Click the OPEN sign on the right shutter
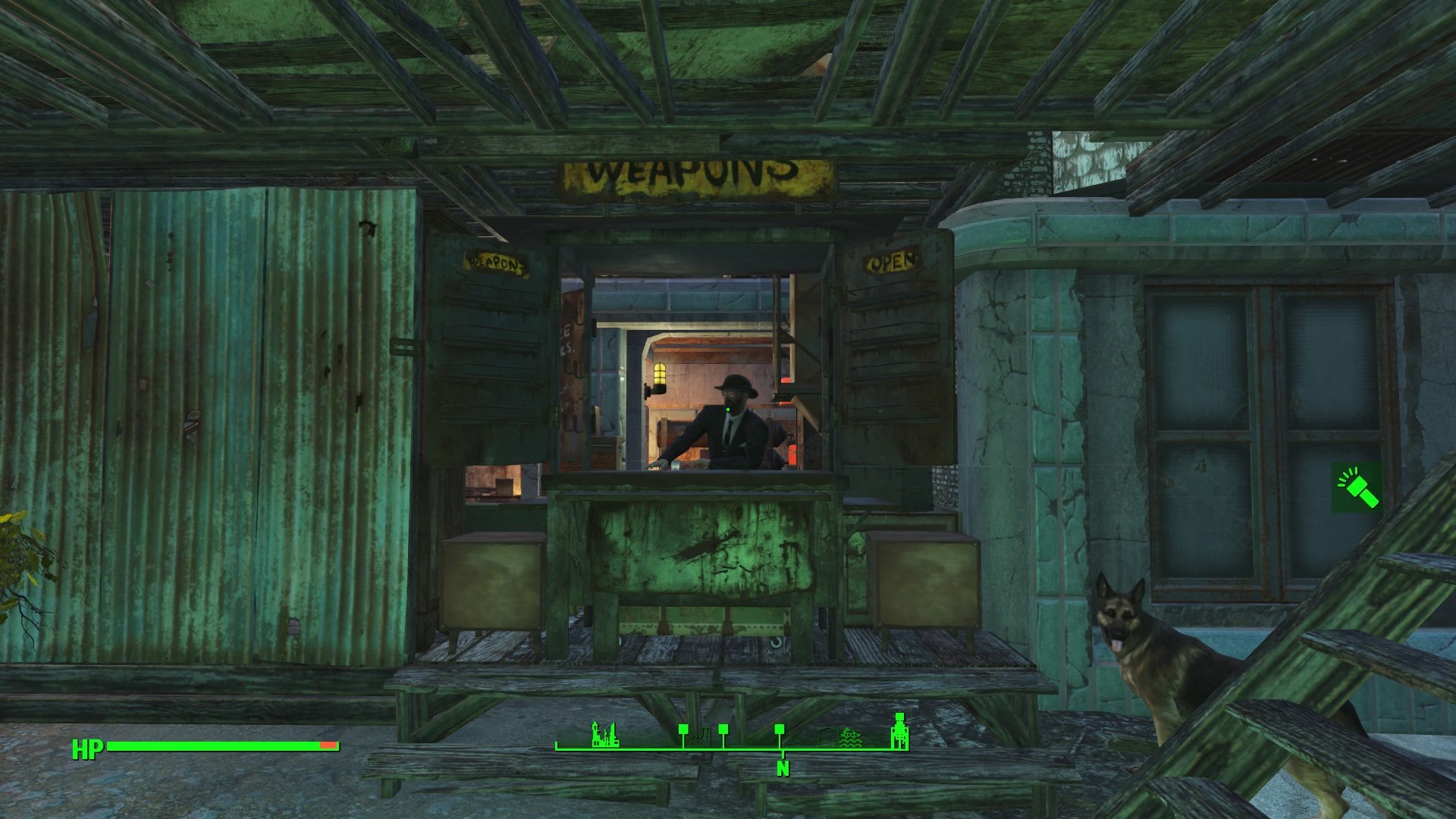 pyautogui.click(x=889, y=260)
